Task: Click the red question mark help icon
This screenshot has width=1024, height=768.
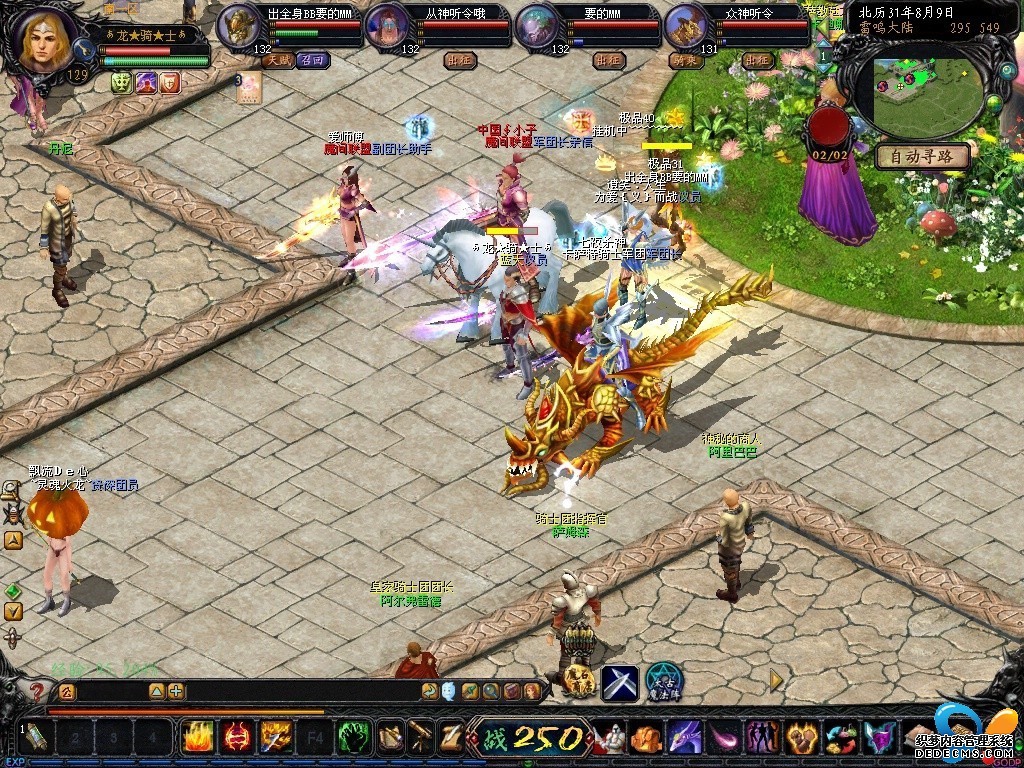Action: [x=37, y=691]
